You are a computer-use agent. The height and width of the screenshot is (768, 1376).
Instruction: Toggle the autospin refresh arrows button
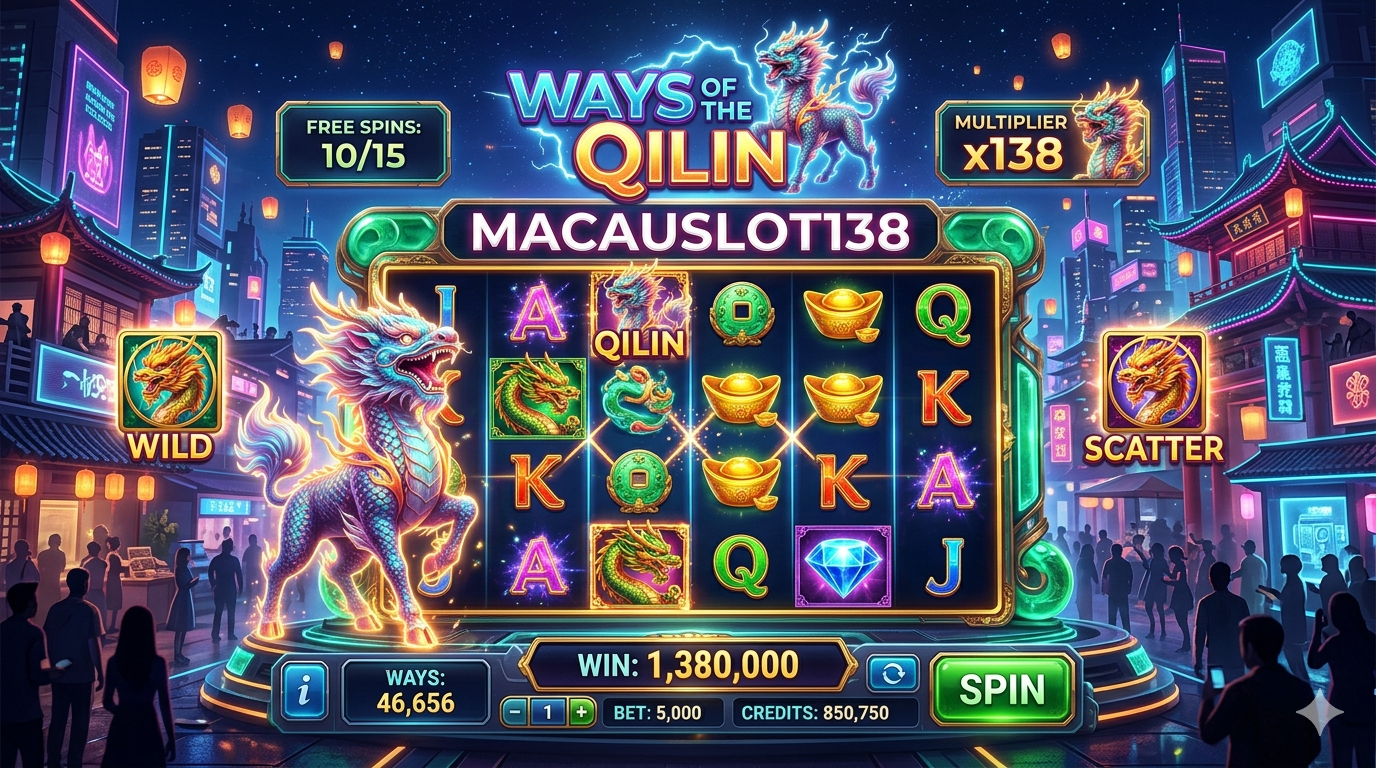pyautogui.click(x=892, y=673)
